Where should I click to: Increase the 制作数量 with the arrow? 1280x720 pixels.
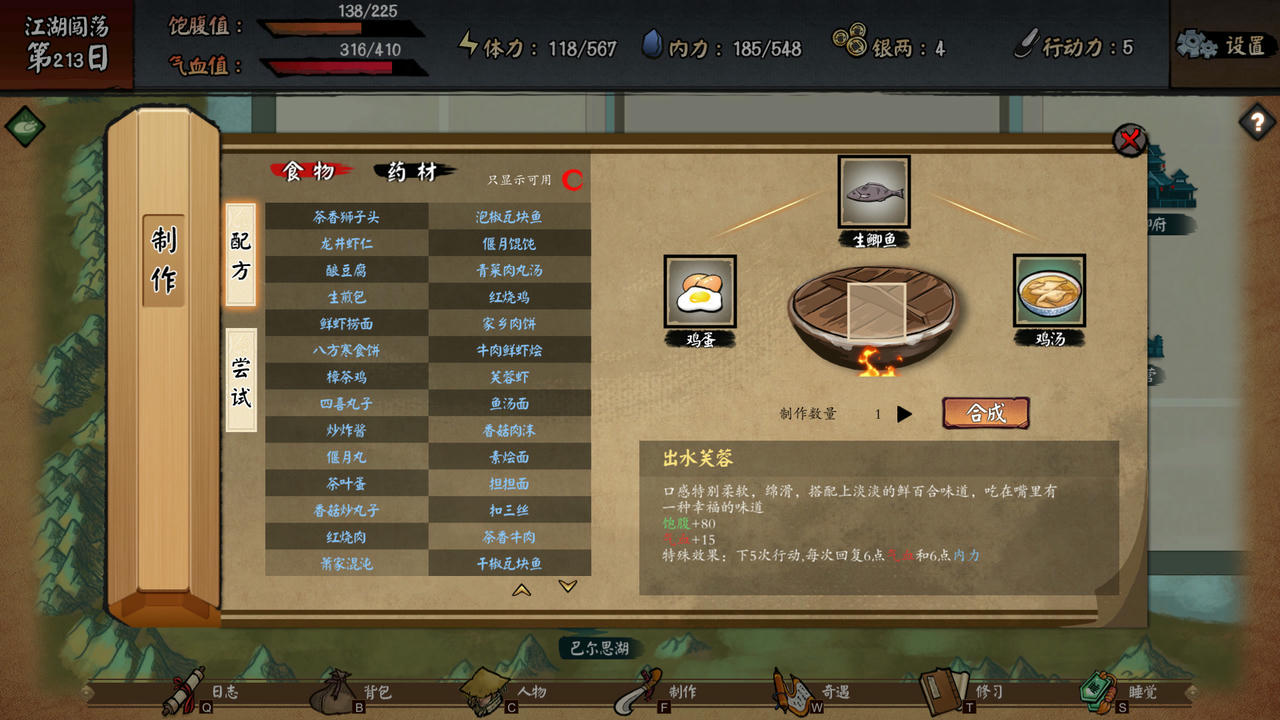[x=904, y=414]
